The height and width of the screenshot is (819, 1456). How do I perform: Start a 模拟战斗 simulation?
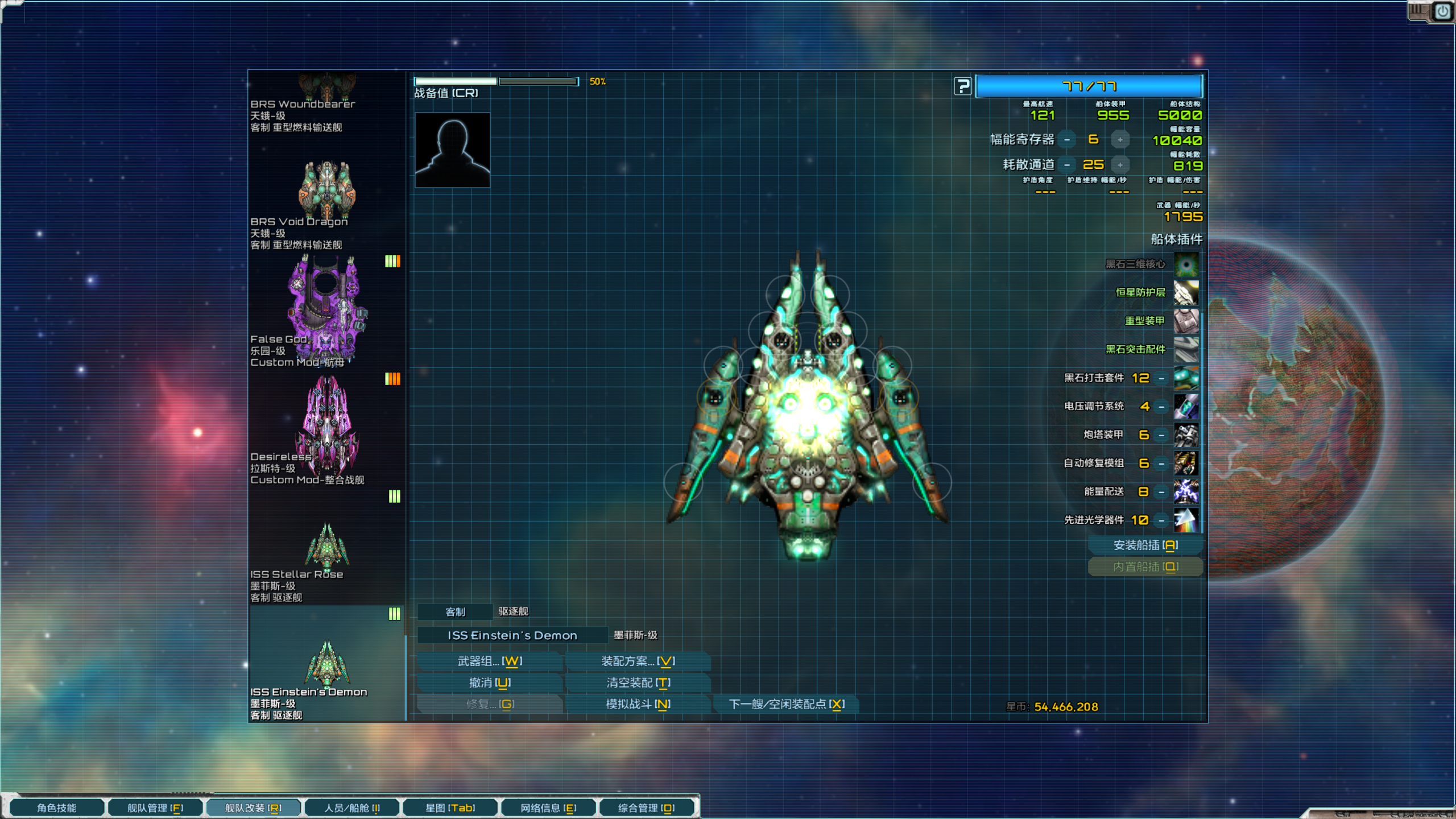(x=638, y=704)
